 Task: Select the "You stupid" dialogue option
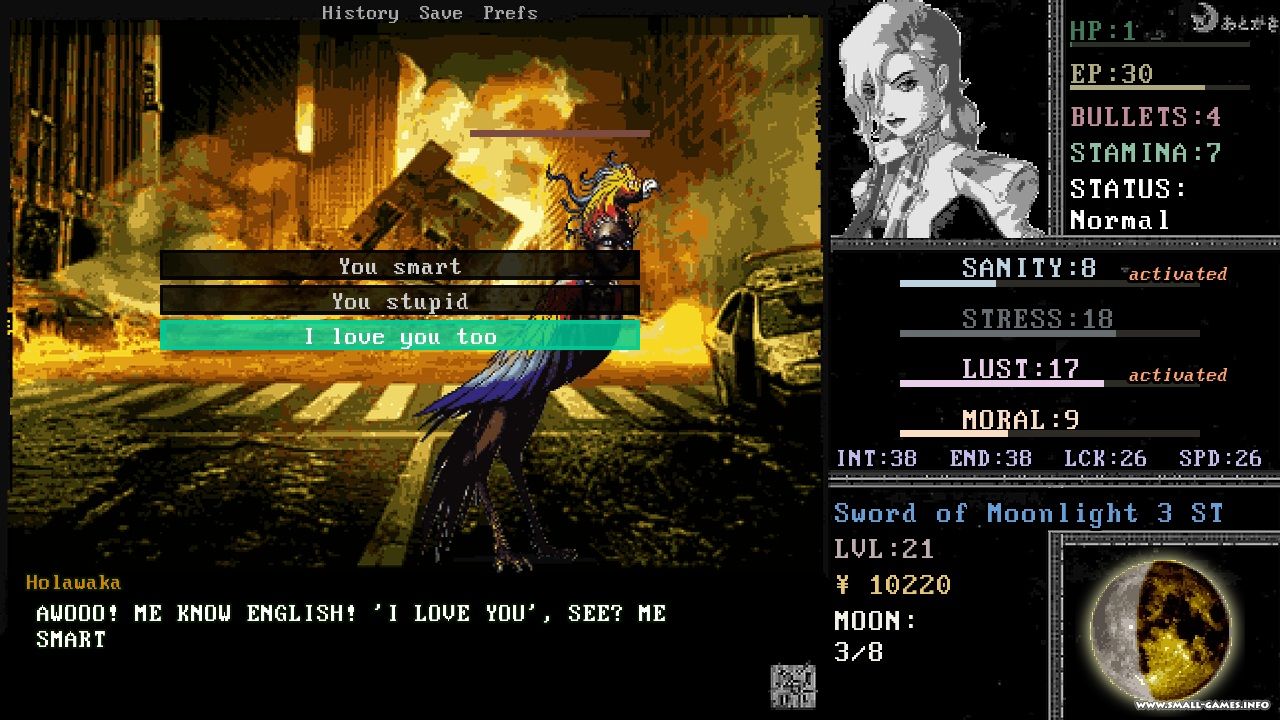point(399,301)
